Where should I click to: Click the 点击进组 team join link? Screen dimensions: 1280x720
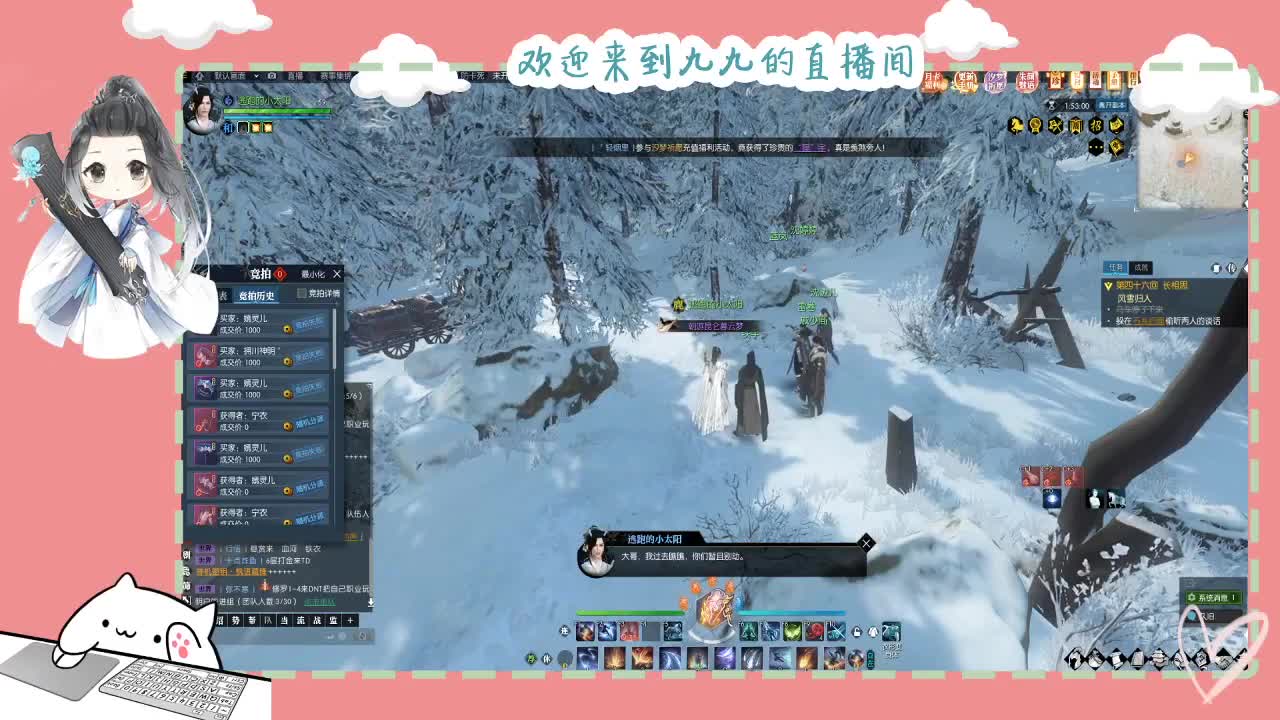pos(320,601)
